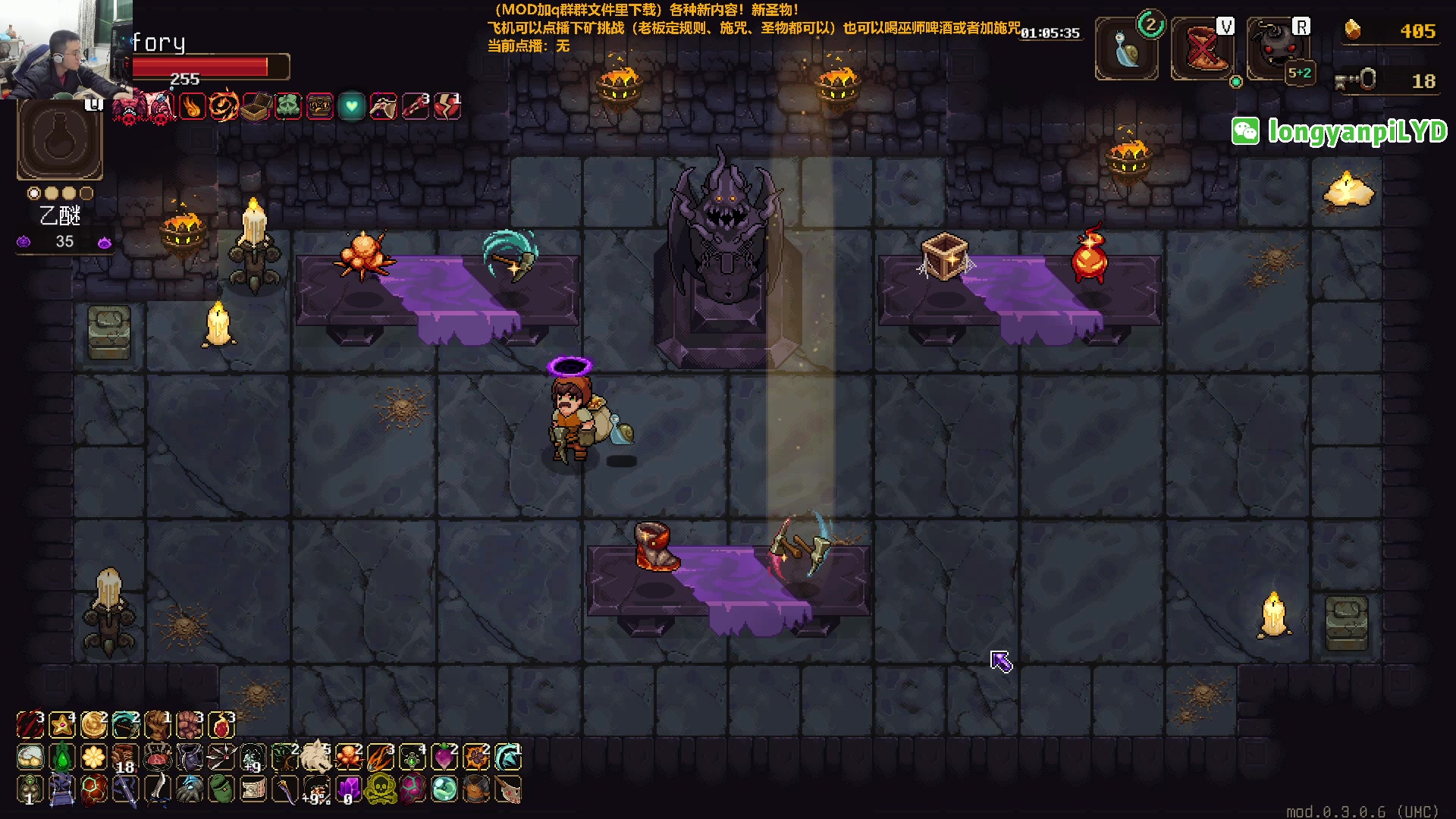This screenshot has height=819, width=1456.
Task: Select the mimic chest status icon
Action: point(320,107)
